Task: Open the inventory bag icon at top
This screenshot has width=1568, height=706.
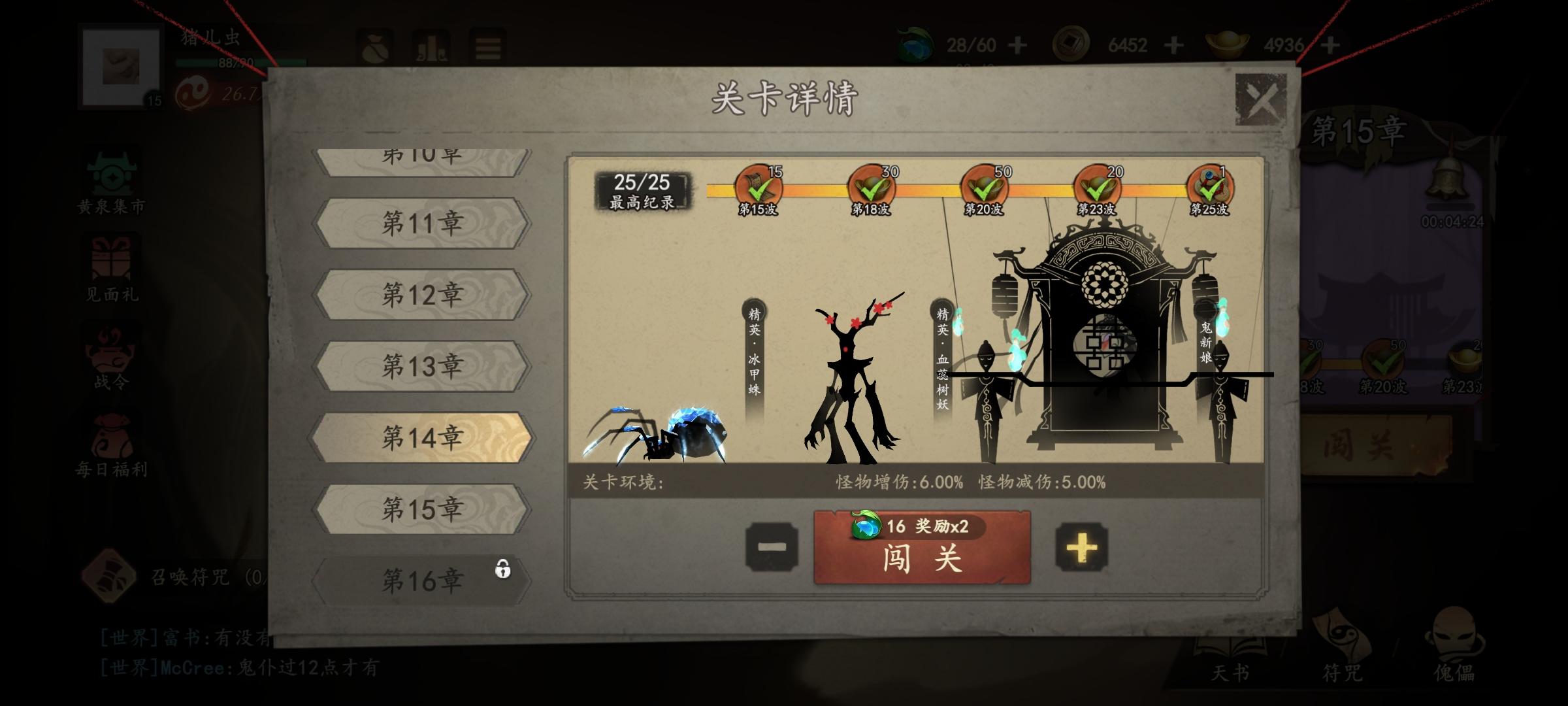Action: (x=374, y=46)
